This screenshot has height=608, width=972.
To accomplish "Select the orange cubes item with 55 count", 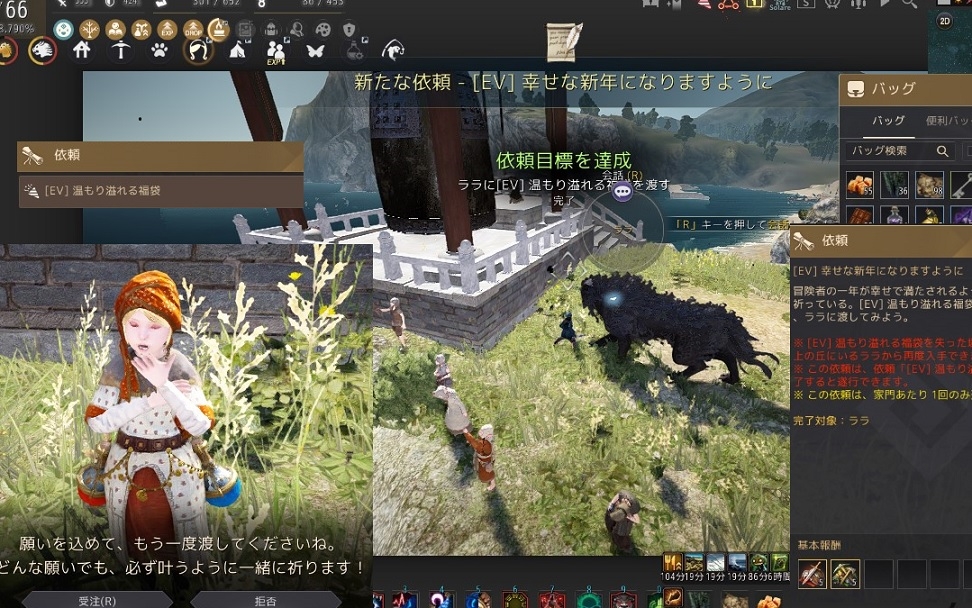I will [860, 184].
